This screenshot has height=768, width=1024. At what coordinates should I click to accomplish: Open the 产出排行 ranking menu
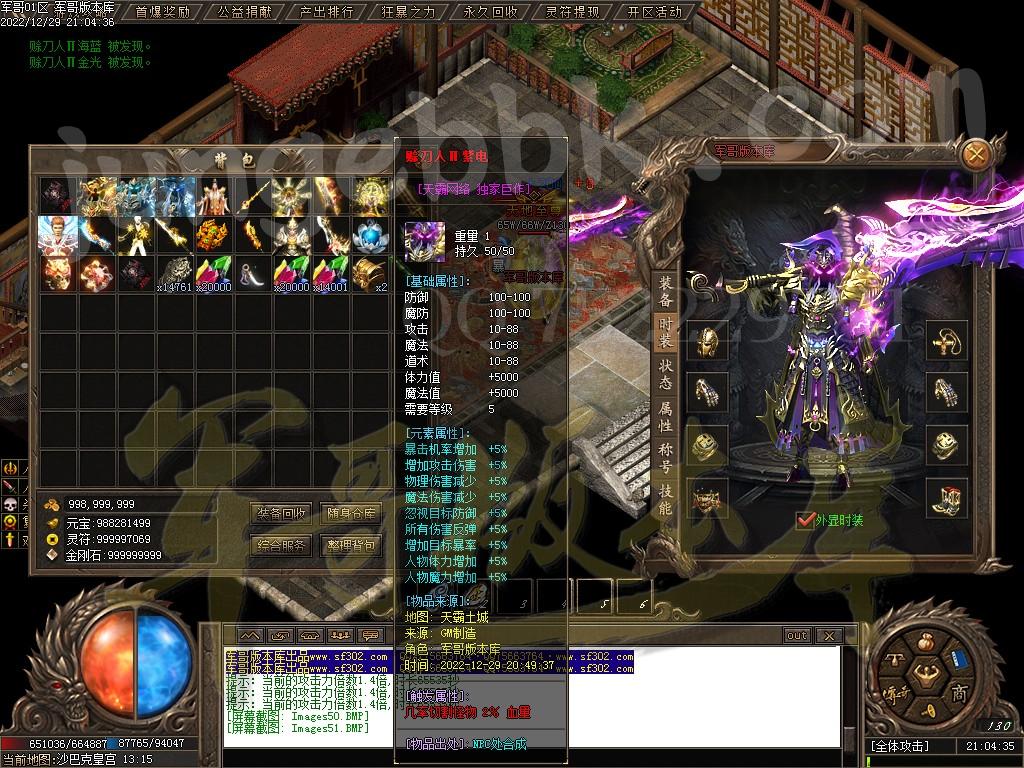(326, 12)
